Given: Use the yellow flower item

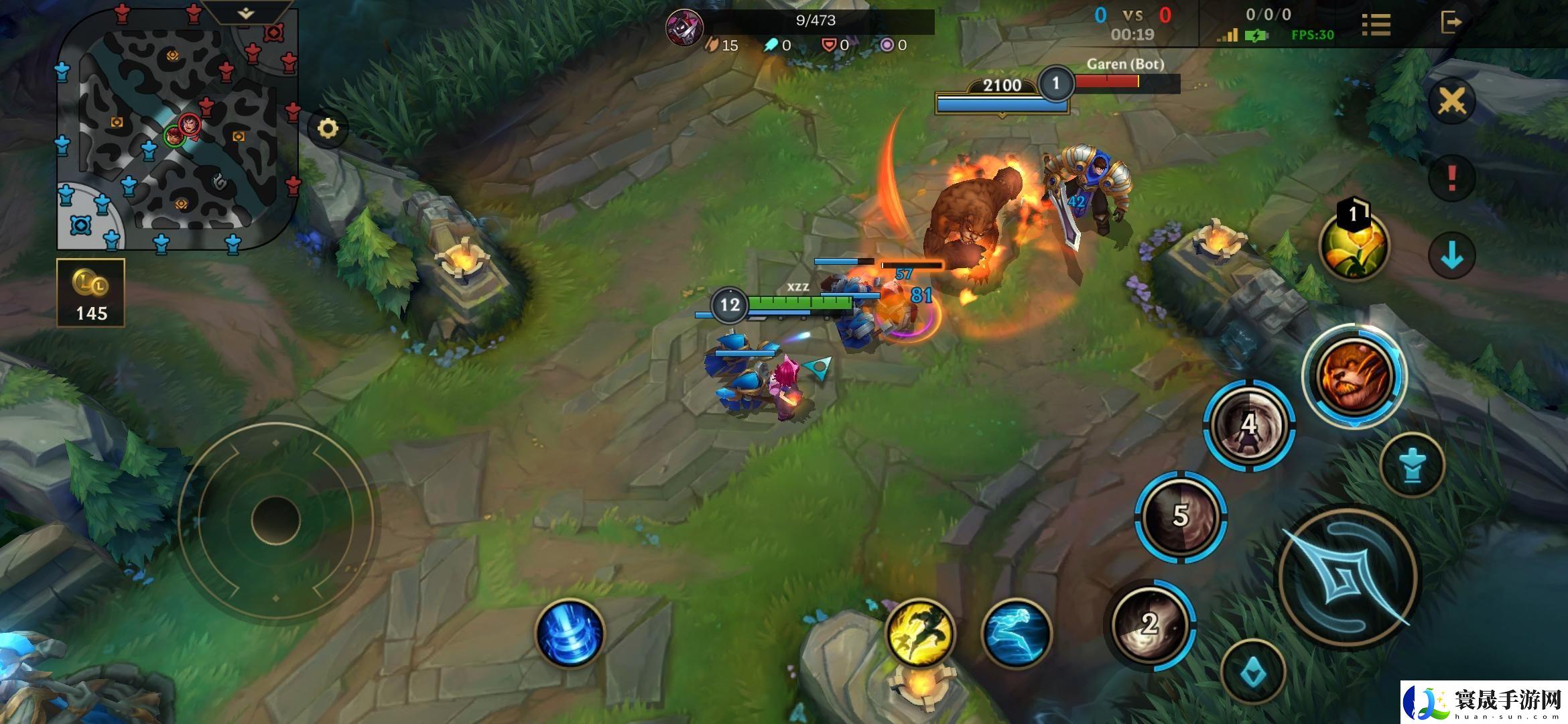Looking at the screenshot, I should [x=1354, y=245].
